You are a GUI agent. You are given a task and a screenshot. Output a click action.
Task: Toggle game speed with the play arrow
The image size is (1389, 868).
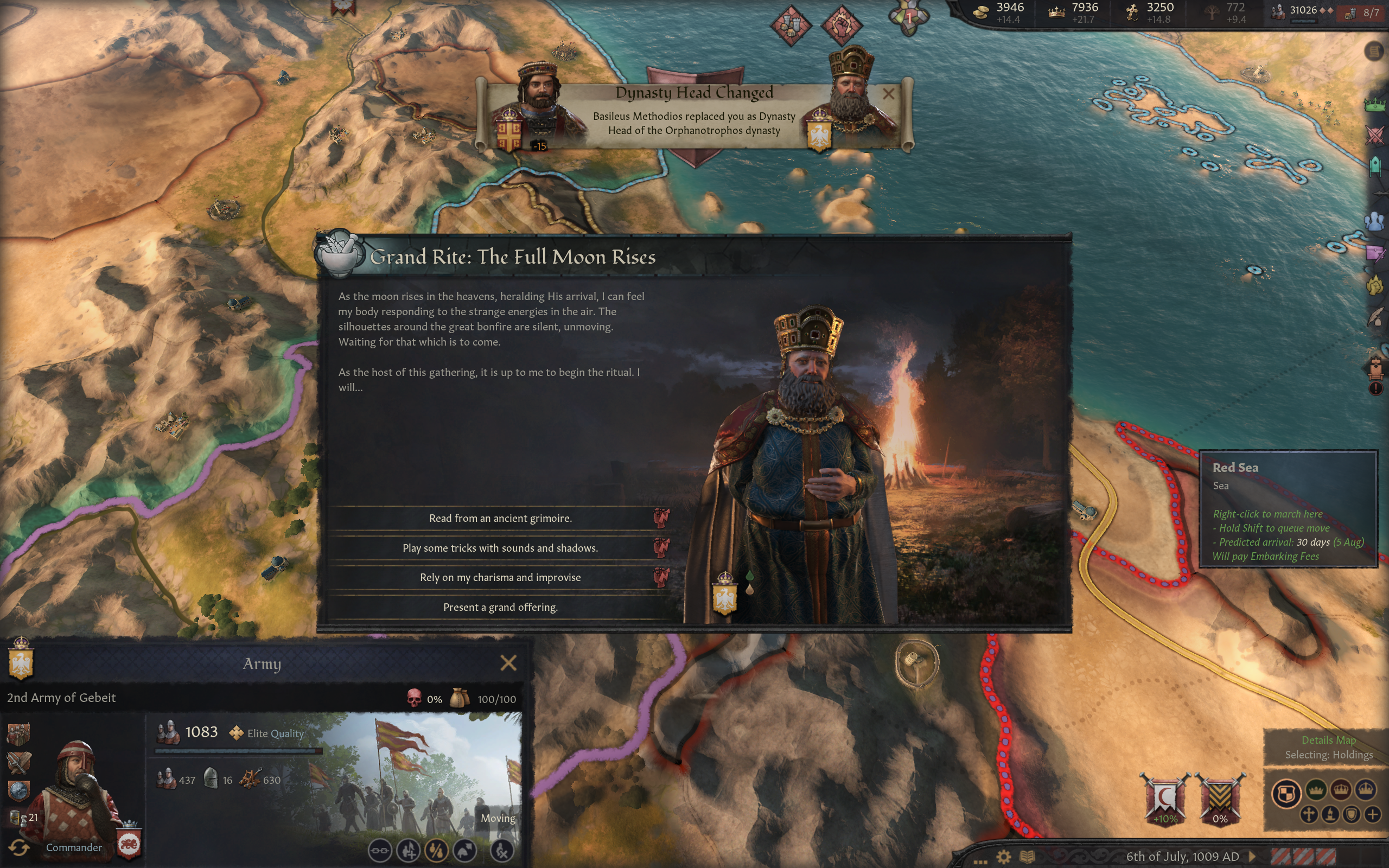[x=1252, y=857]
